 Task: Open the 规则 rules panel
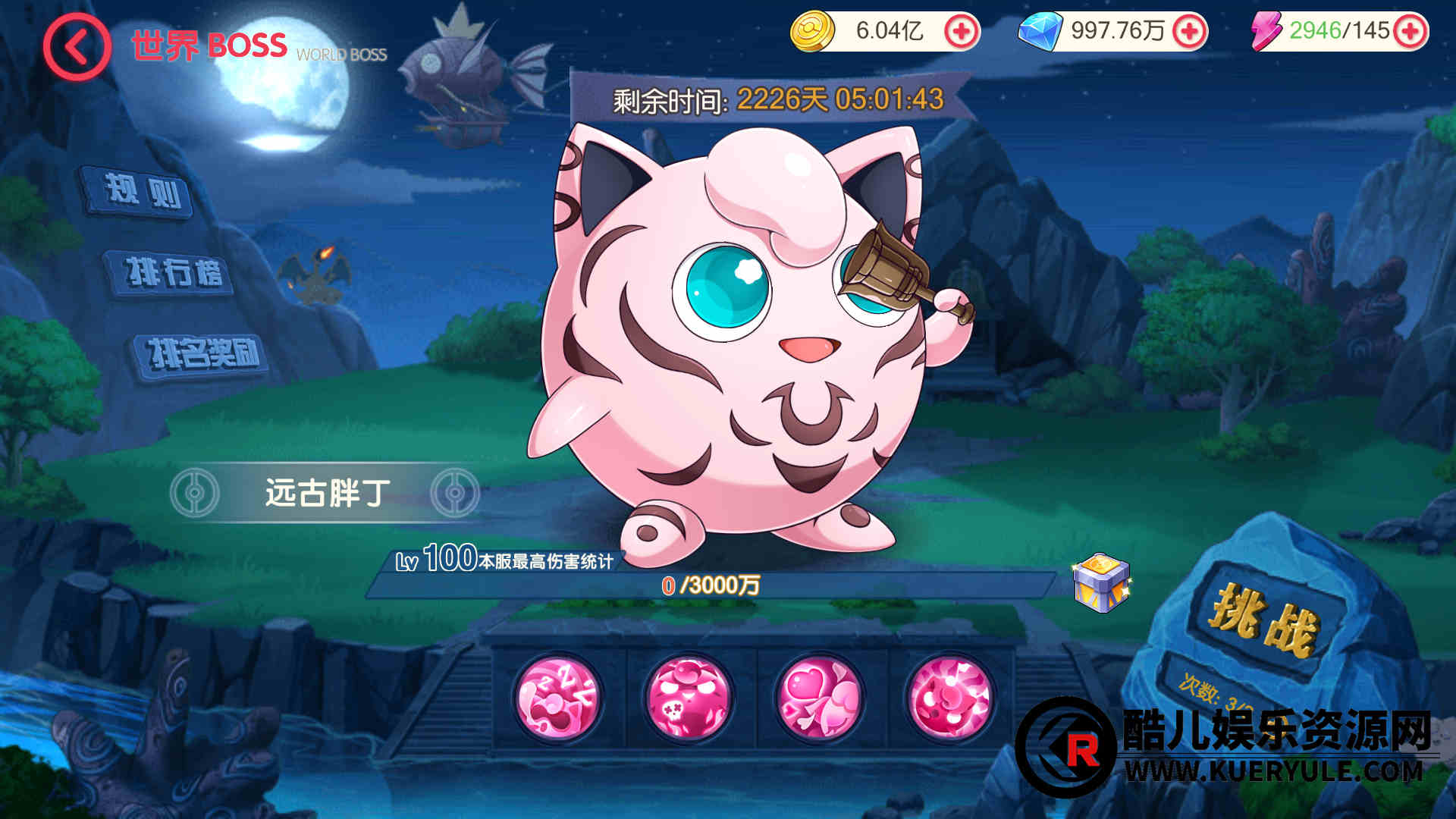coord(142,192)
